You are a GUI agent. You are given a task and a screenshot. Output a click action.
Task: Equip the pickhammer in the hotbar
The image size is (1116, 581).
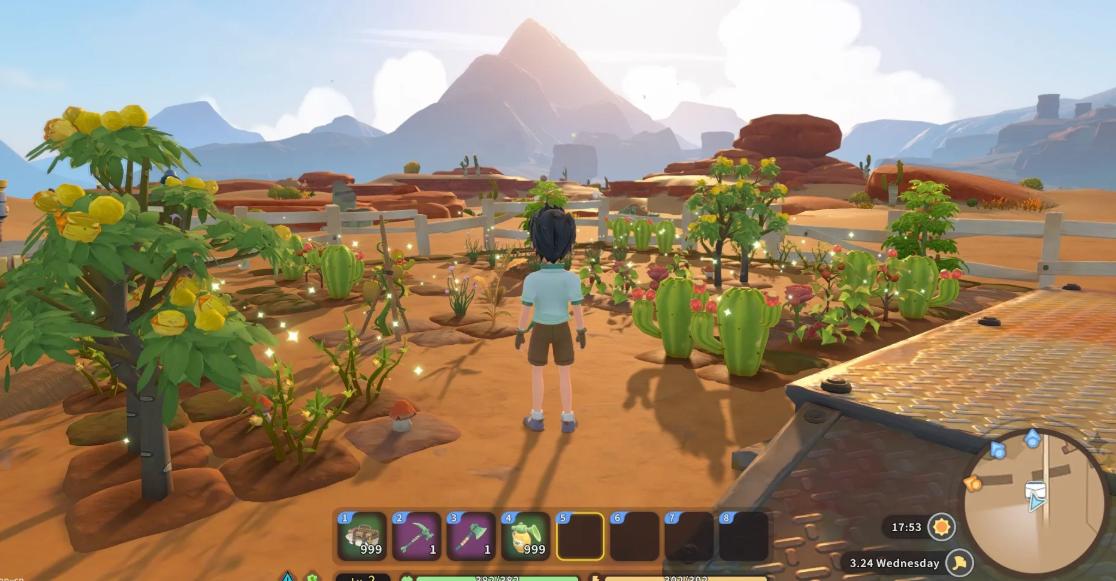pyautogui.click(x=417, y=537)
